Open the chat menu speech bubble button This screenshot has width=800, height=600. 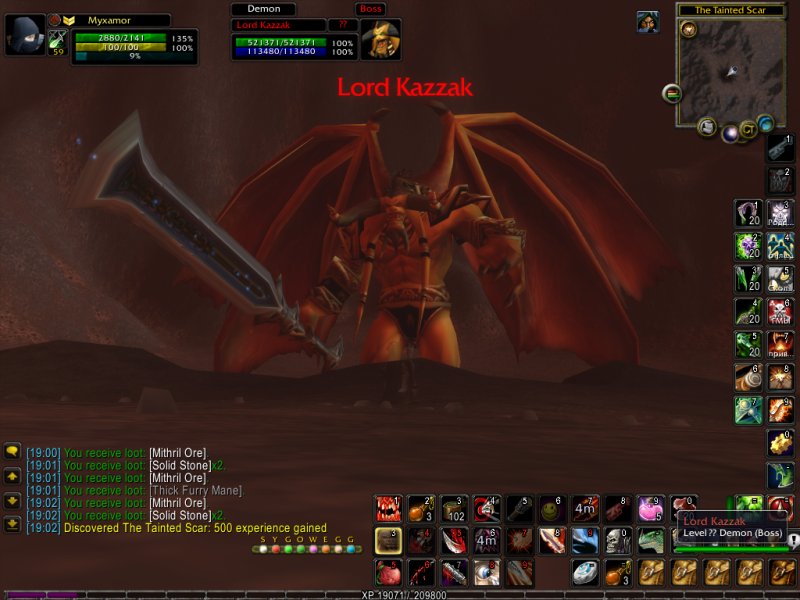tap(13, 452)
